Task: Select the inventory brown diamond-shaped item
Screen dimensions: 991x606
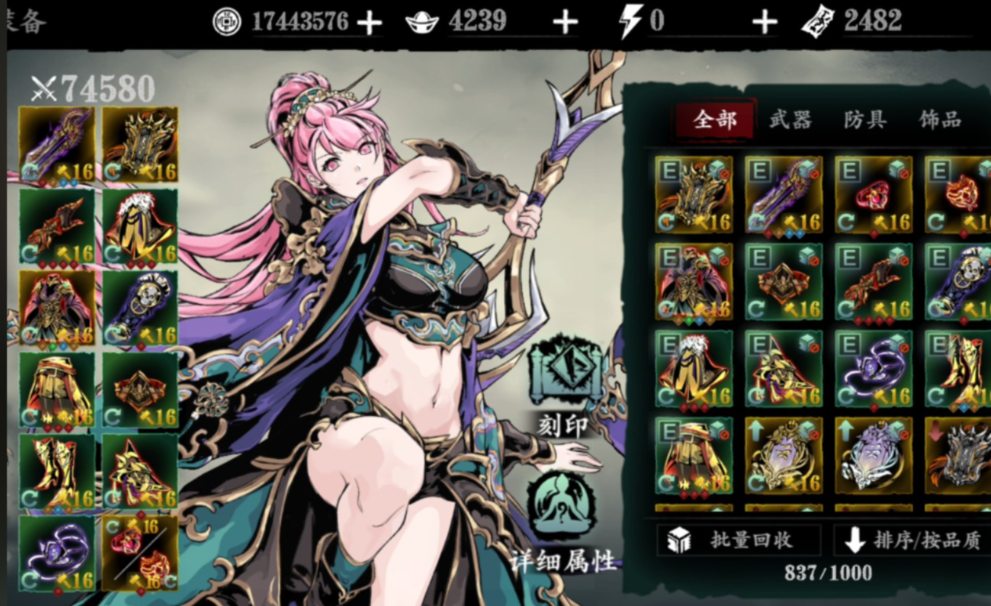Action: coord(783,282)
